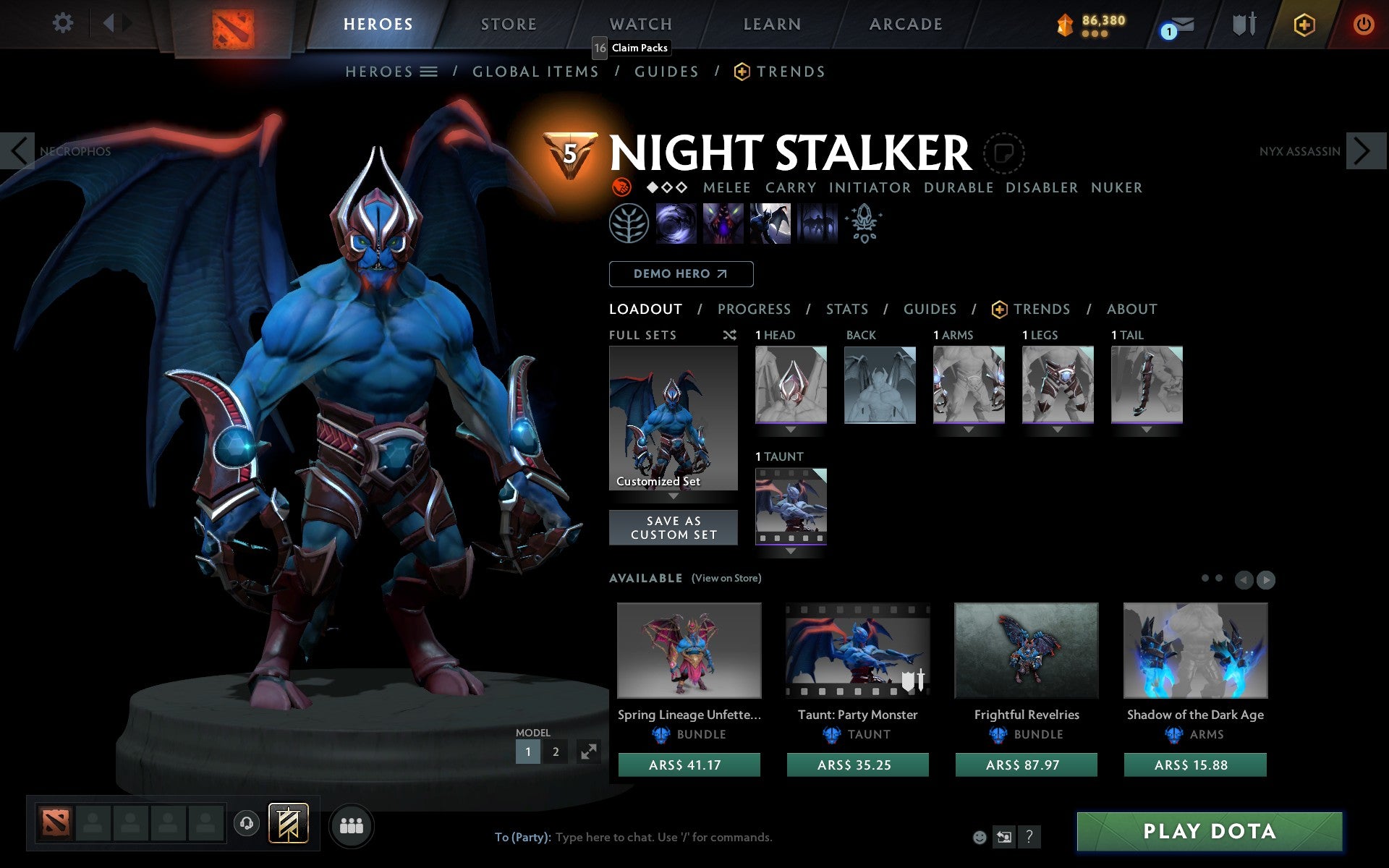Open the Night Stalker talent tree icon
Image resolution: width=1389 pixels, height=868 pixels.
tap(629, 224)
